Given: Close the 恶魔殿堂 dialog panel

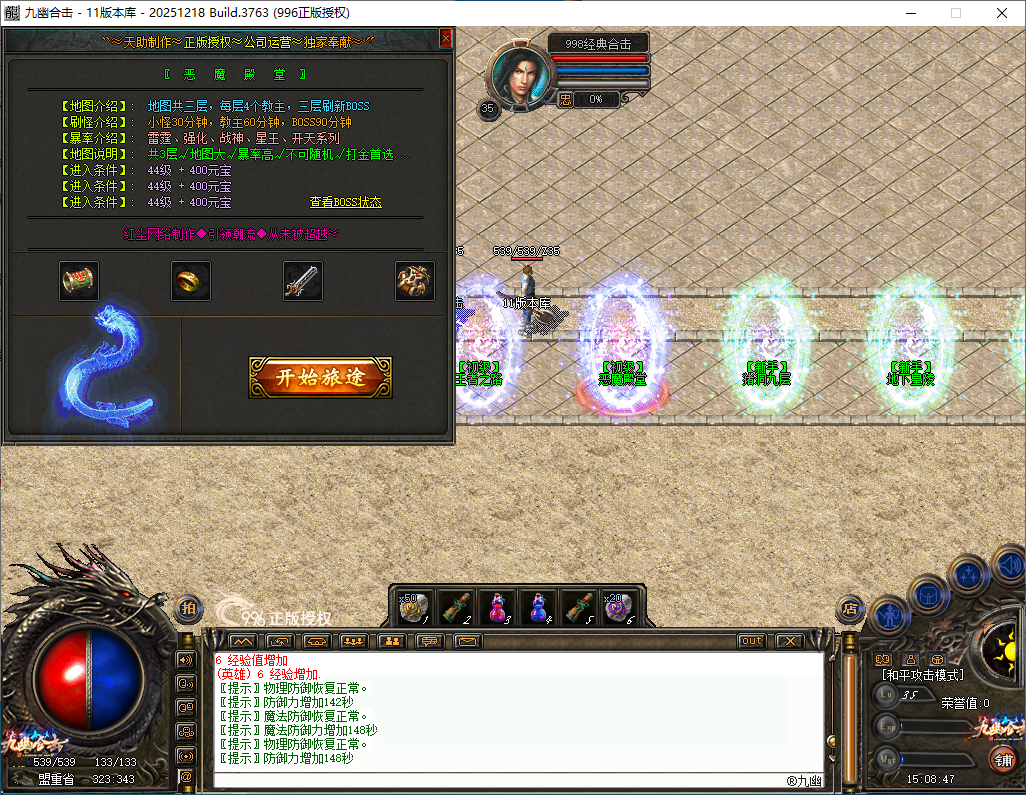Looking at the screenshot, I should pyautogui.click(x=446, y=39).
